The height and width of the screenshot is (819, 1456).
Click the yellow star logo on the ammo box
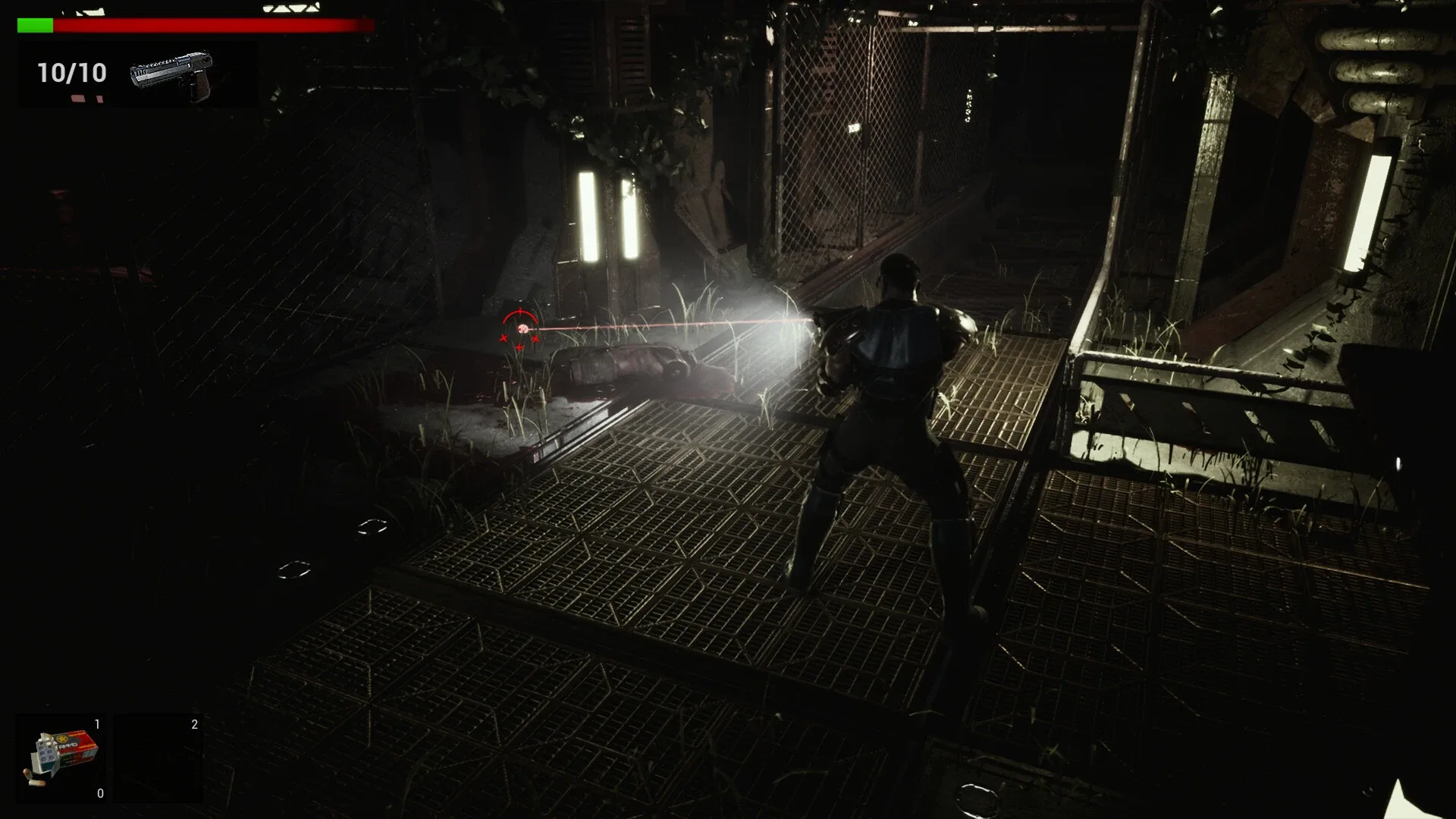(63, 739)
